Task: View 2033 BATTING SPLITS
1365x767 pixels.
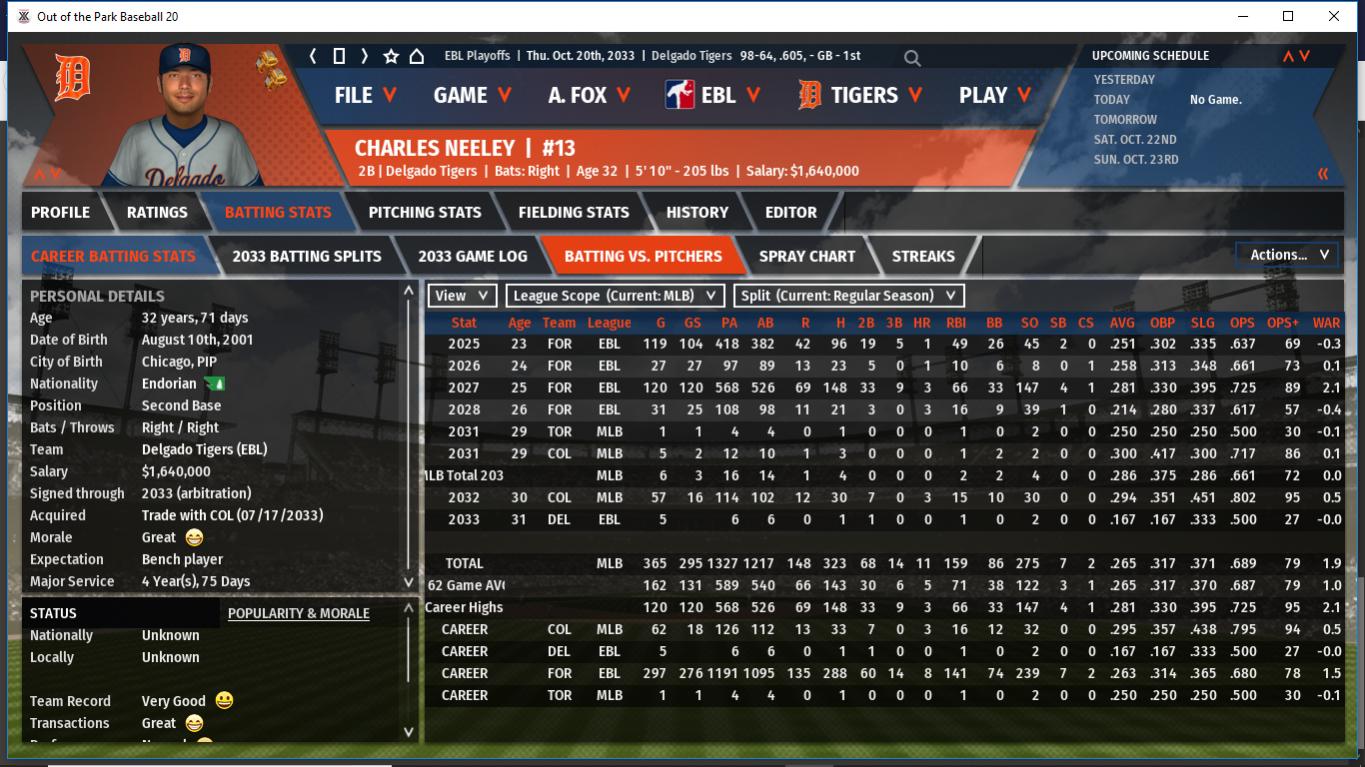Action: point(306,256)
